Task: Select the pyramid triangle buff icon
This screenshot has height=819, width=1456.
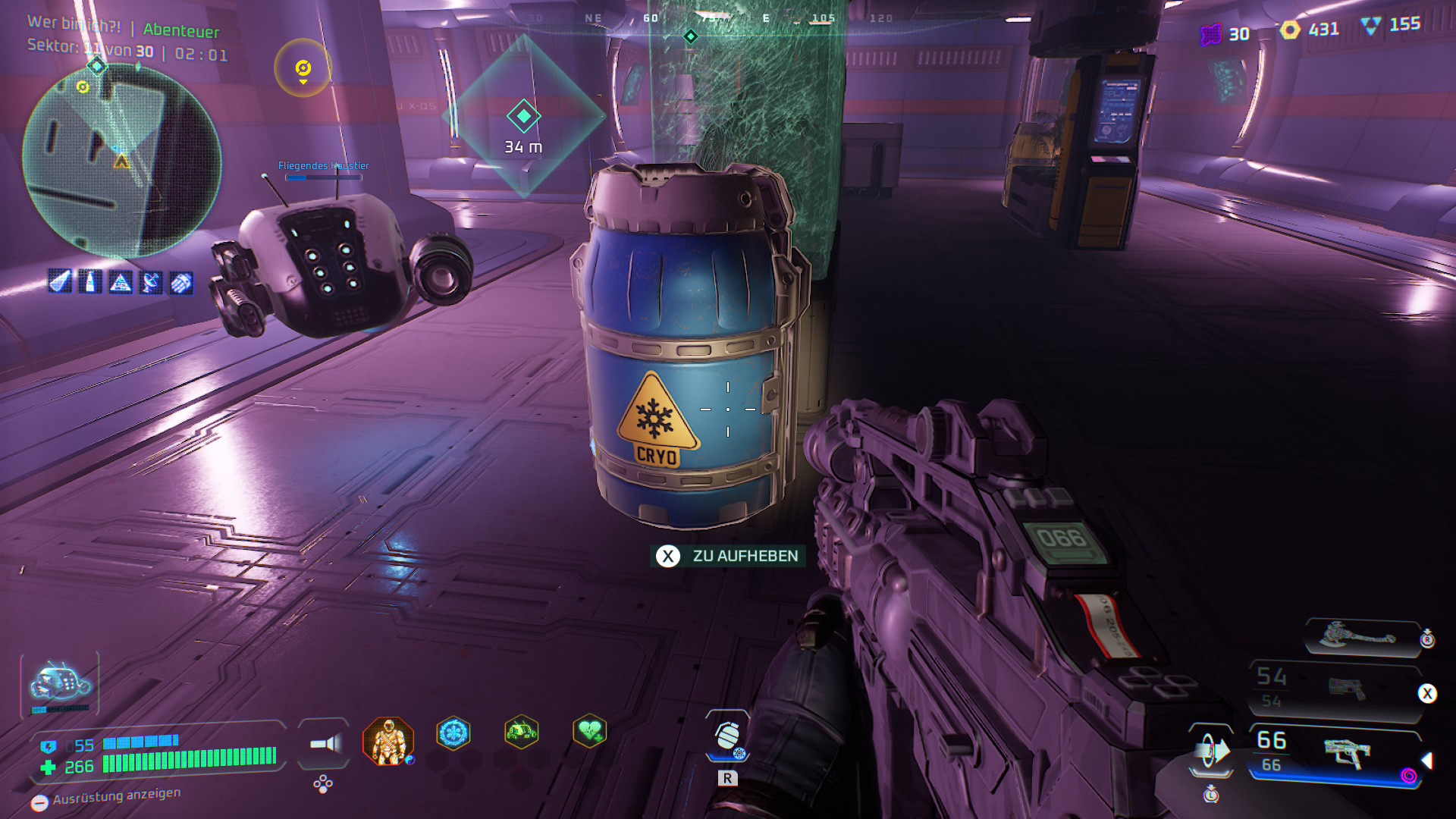Action: click(x=121, y=283)
